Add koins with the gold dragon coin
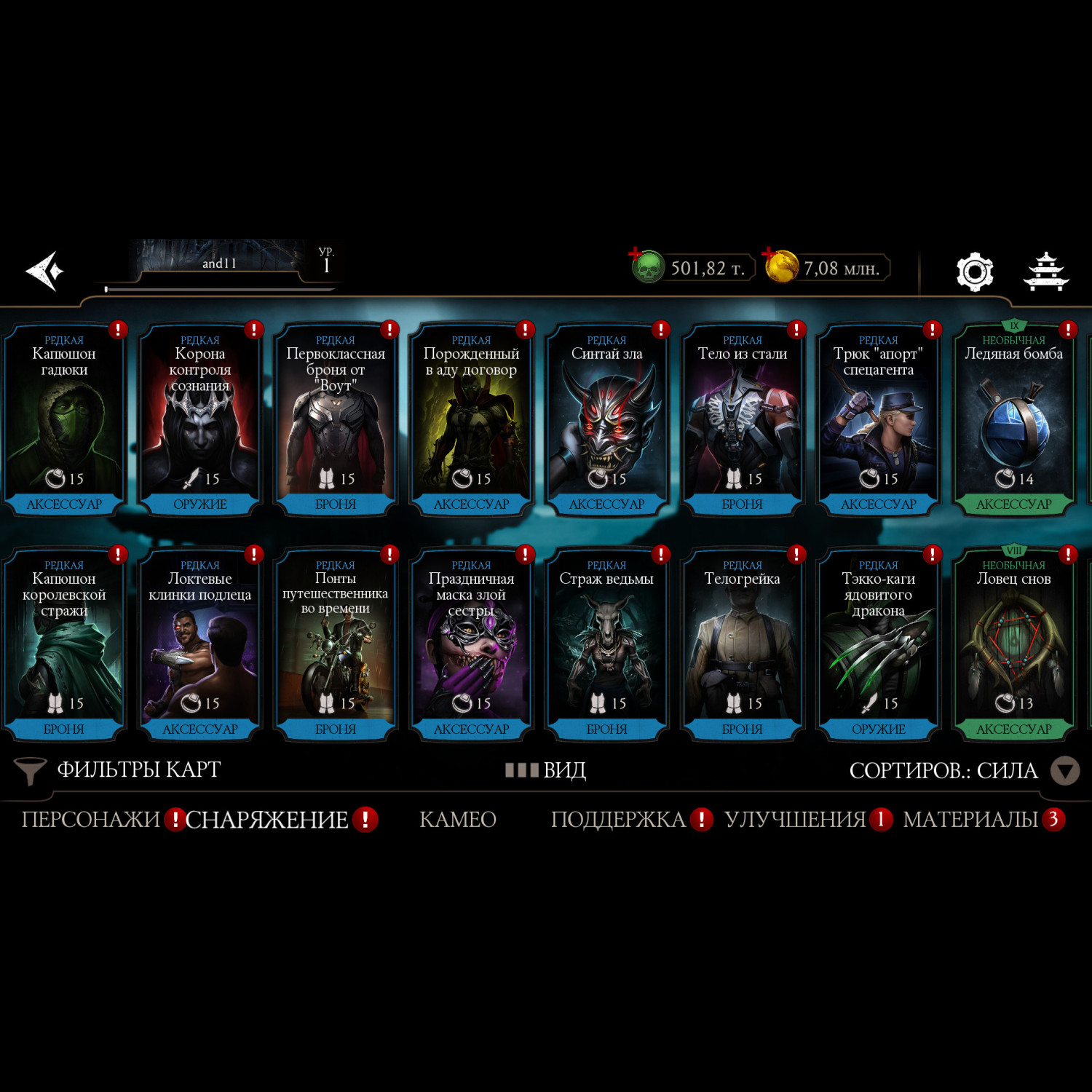The height and width of the screenshot is (1092, 1092). tap(780, 266)
